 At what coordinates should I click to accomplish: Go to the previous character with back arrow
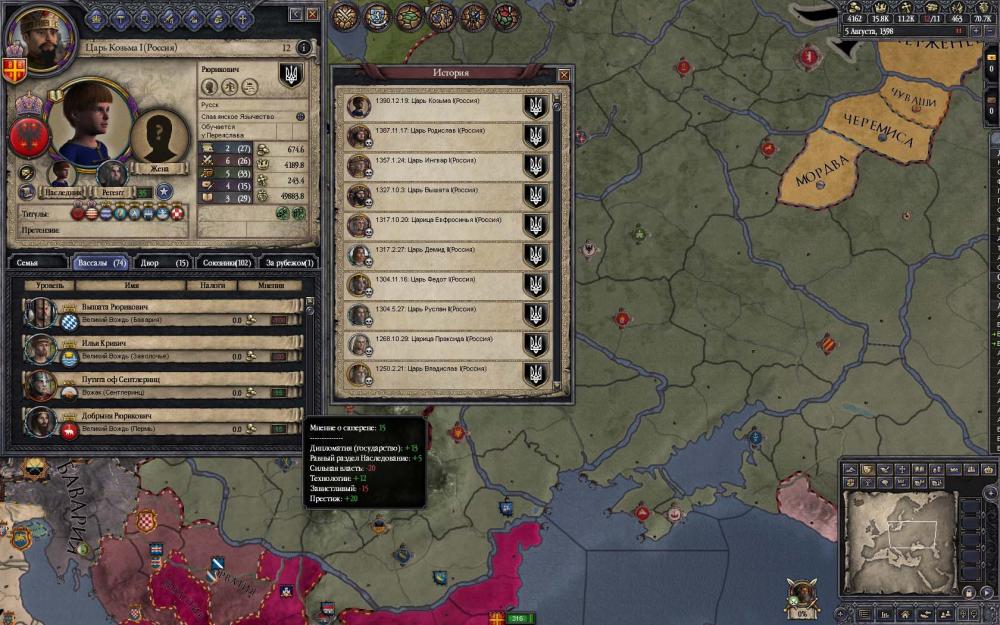[295, 15]
